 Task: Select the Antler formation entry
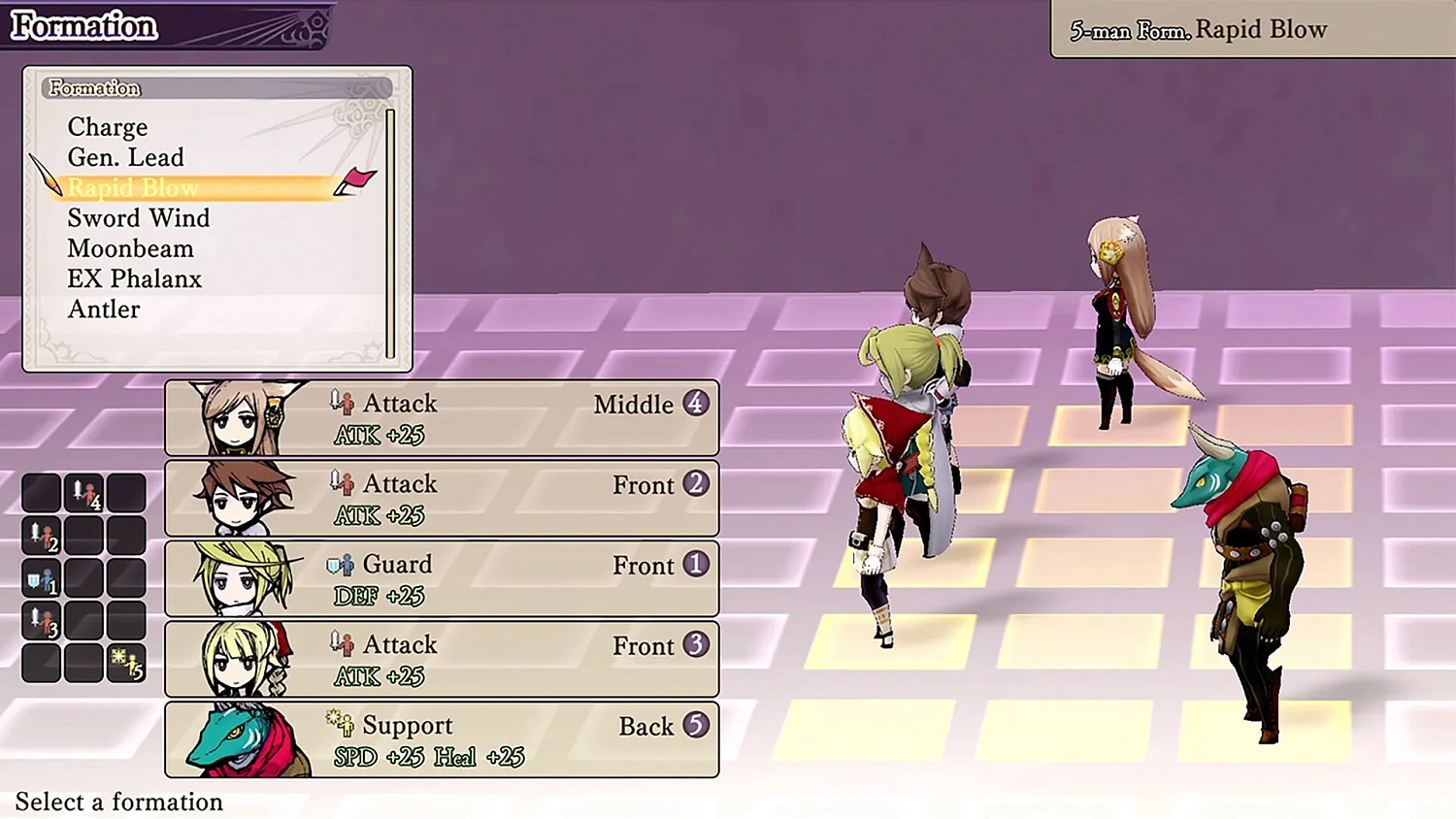103,309
